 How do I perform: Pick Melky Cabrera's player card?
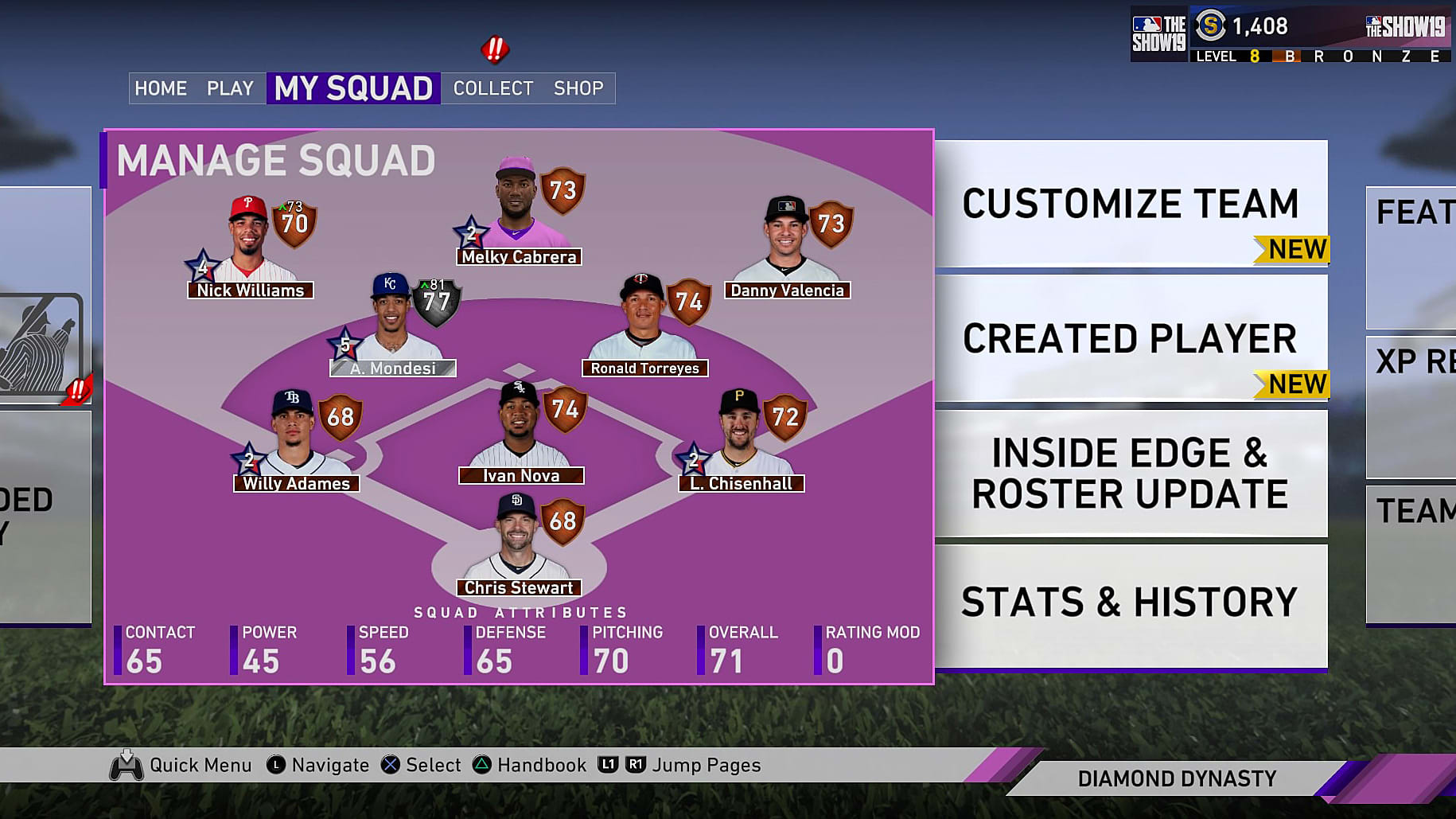click(x=518, y=215)
